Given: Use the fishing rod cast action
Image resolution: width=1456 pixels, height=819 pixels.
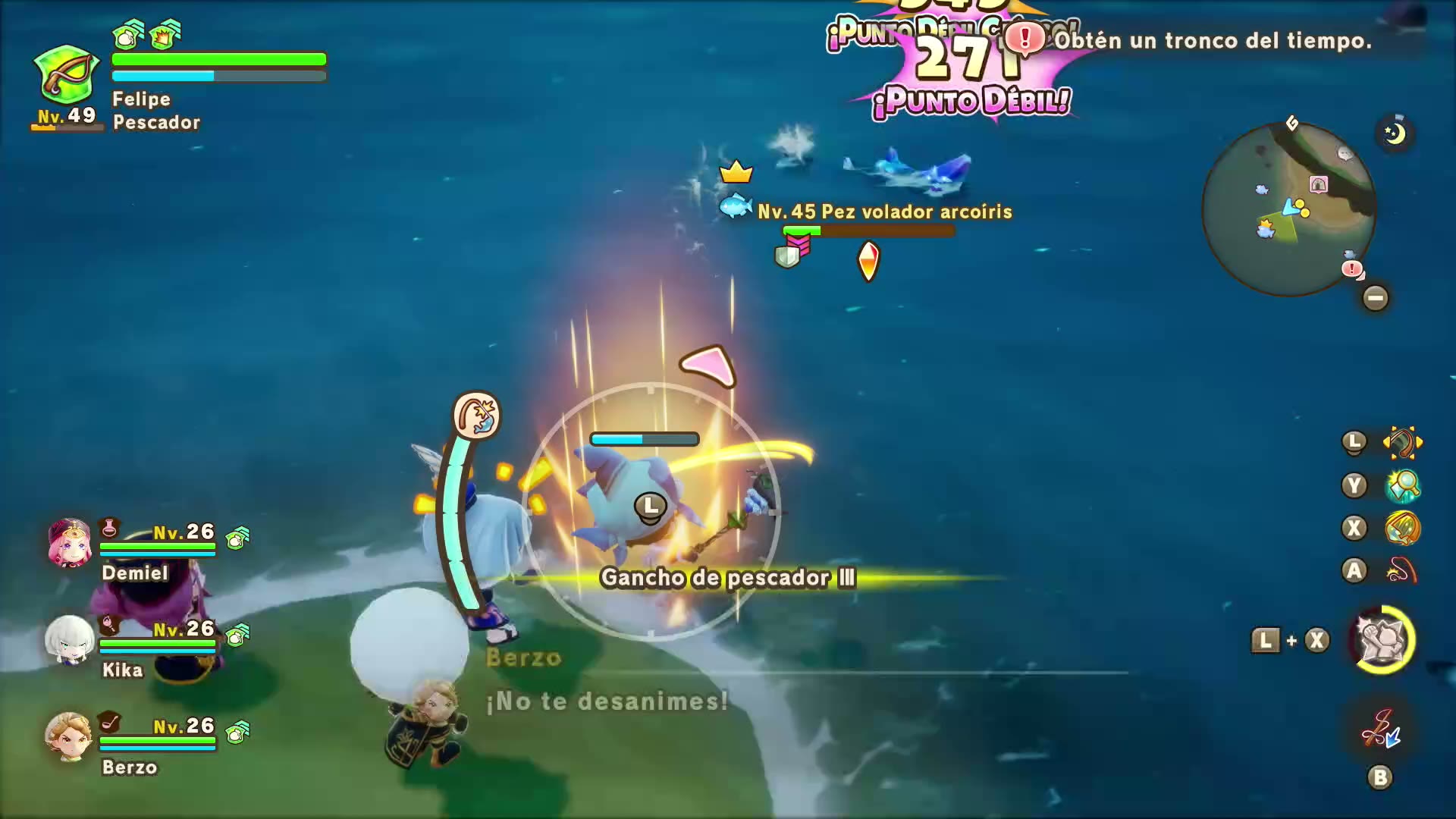Looking at the screenshot, I should pyautogui.click(x=1402, y=571).
